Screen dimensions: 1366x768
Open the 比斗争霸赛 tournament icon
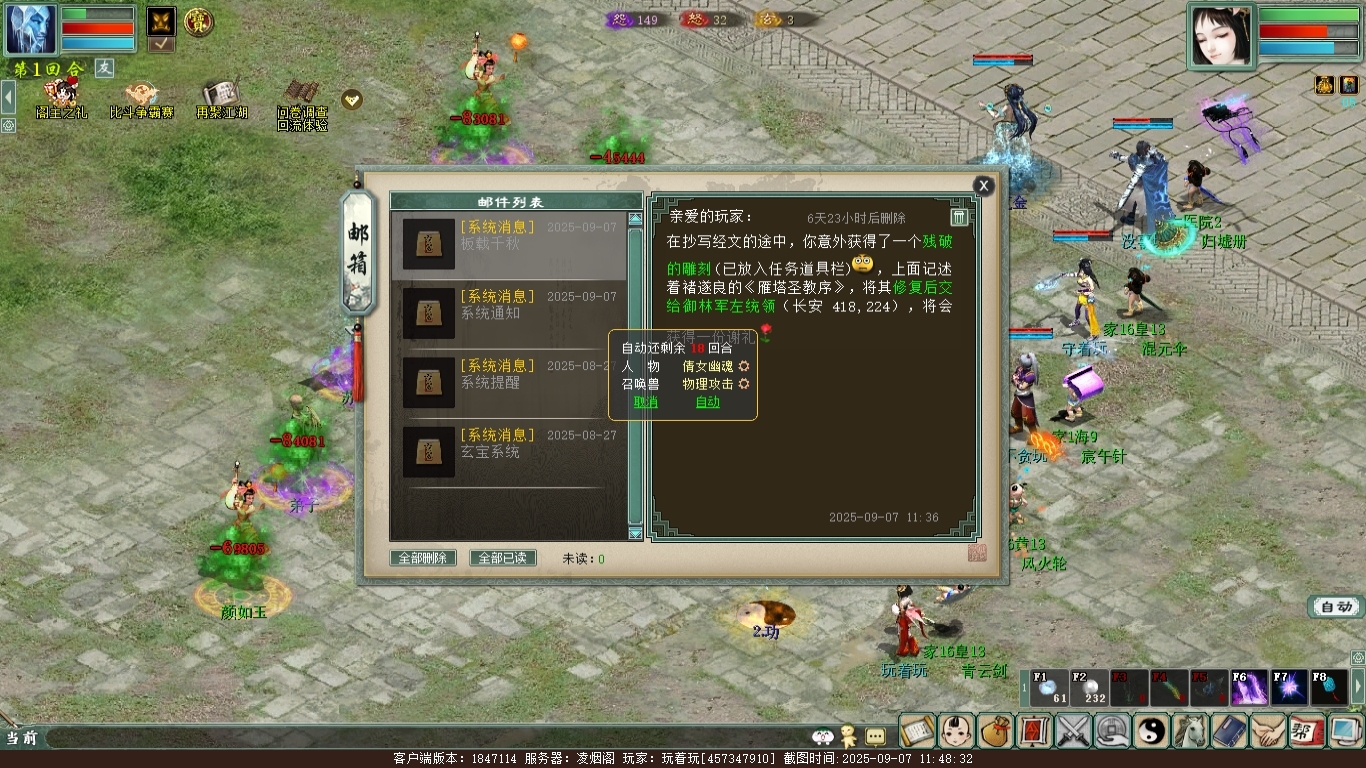(x=141, y=99)
